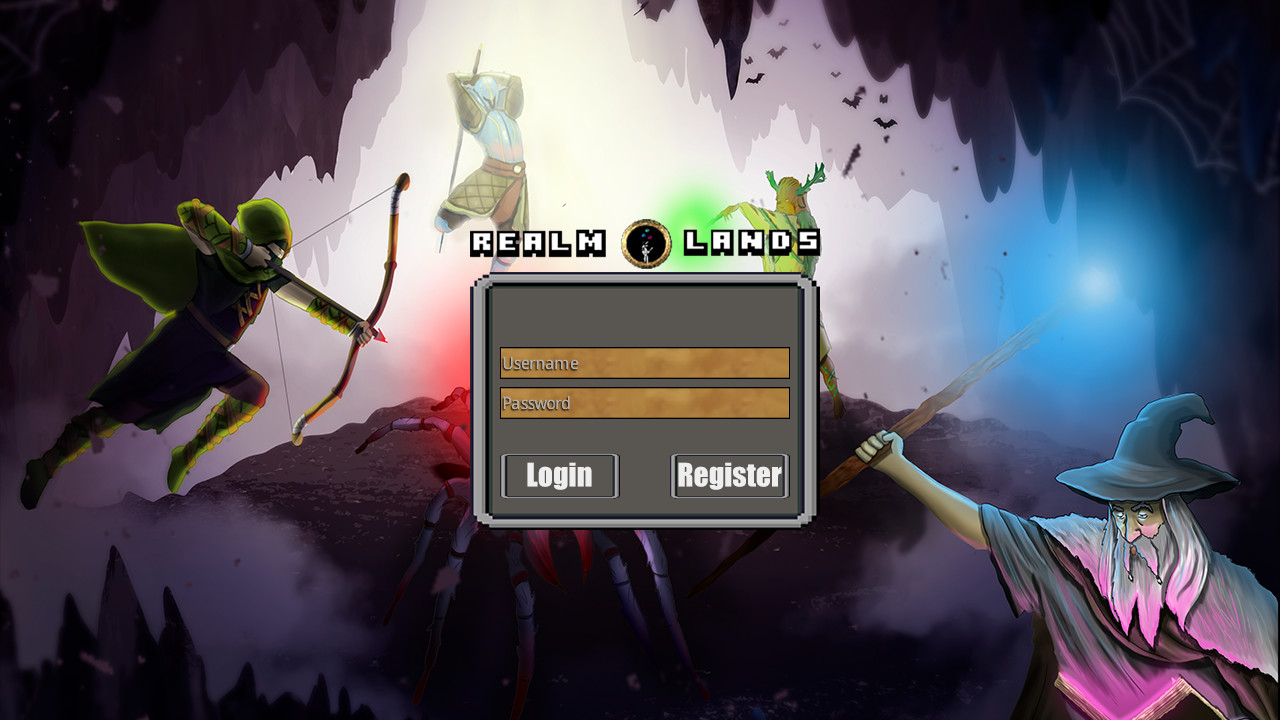Click the Register button
Screen dimensions: 1280x720
(x=729, y=475)
